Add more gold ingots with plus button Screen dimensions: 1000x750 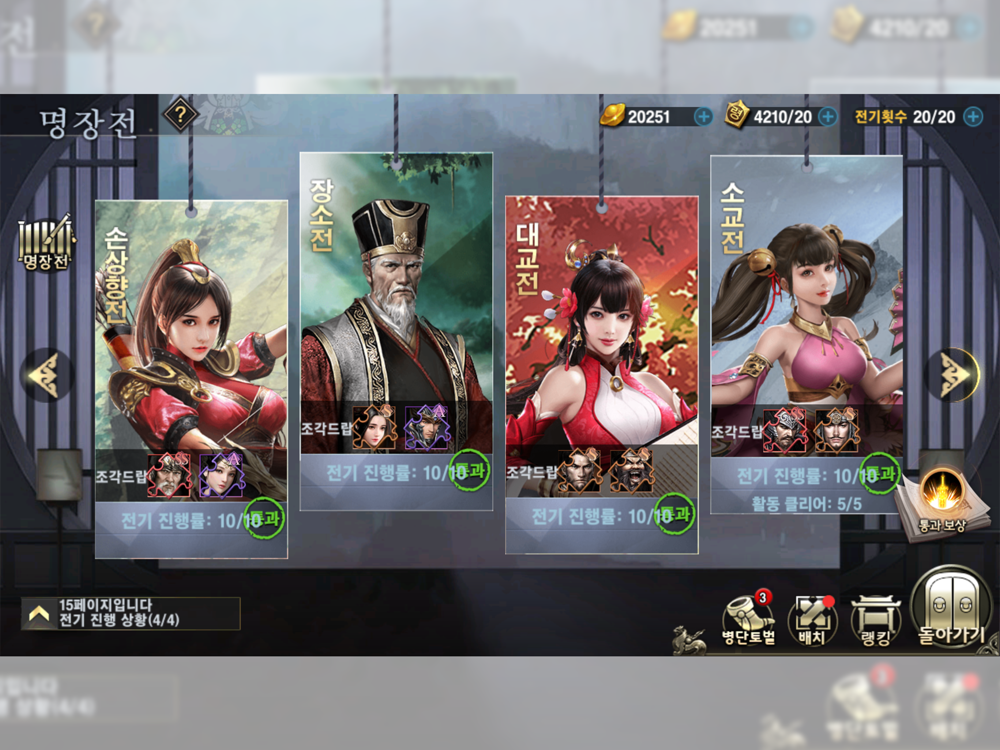703,116
